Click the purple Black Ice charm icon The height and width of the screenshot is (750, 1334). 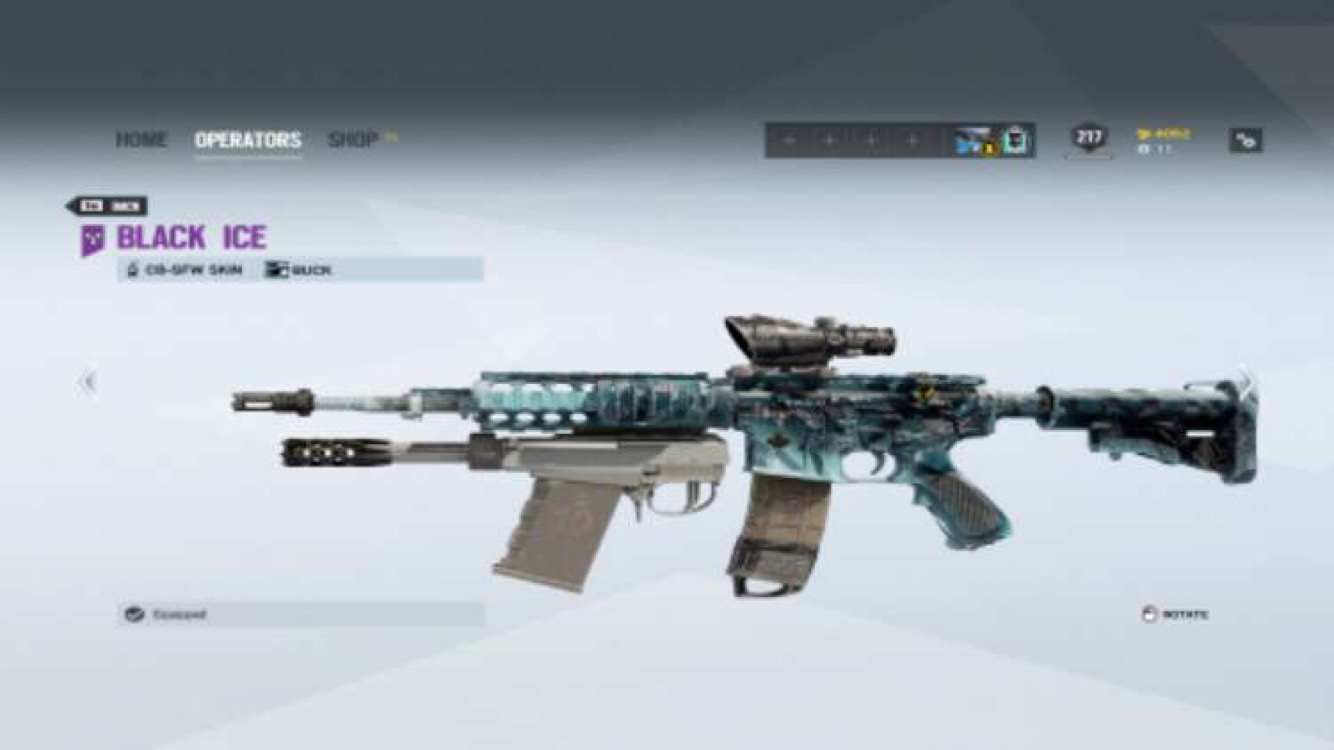[x=95, y=237]
